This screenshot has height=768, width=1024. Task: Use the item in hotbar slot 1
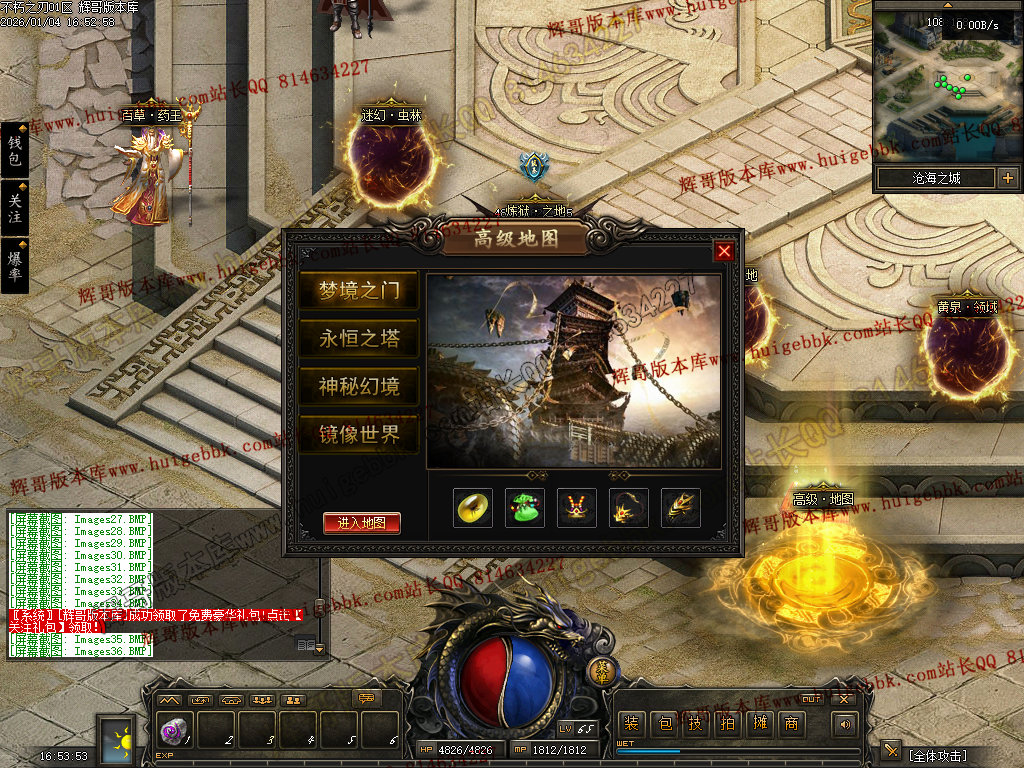(171, 730)
